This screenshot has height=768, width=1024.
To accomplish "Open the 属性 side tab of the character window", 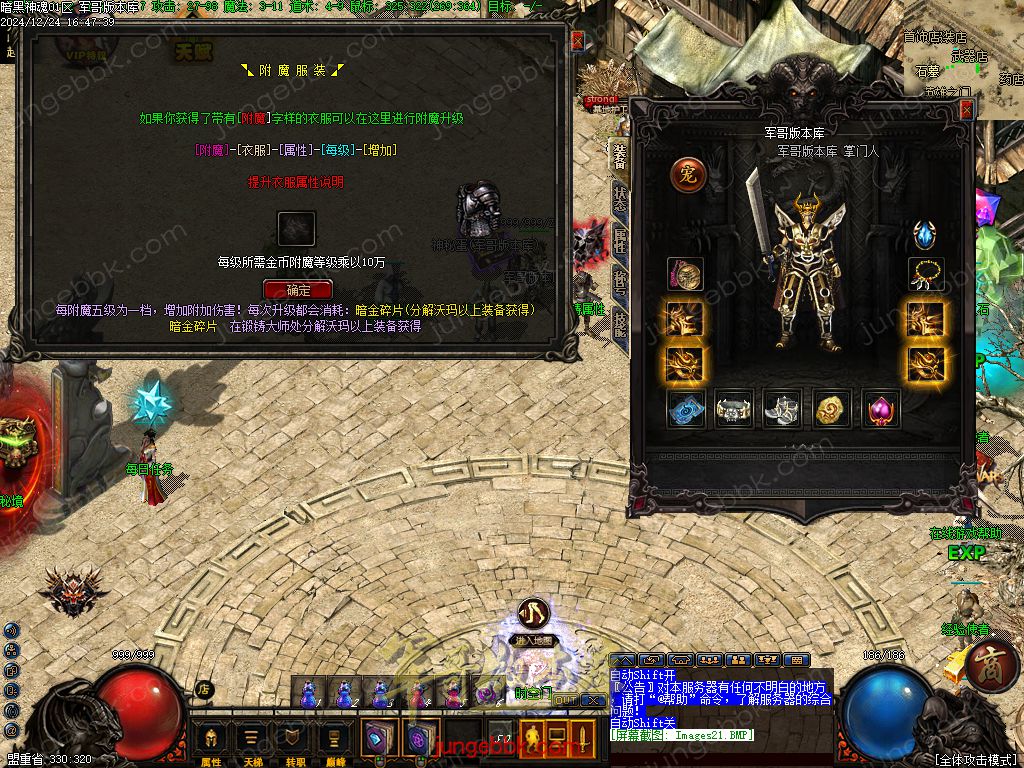I will tap(620, 240).
